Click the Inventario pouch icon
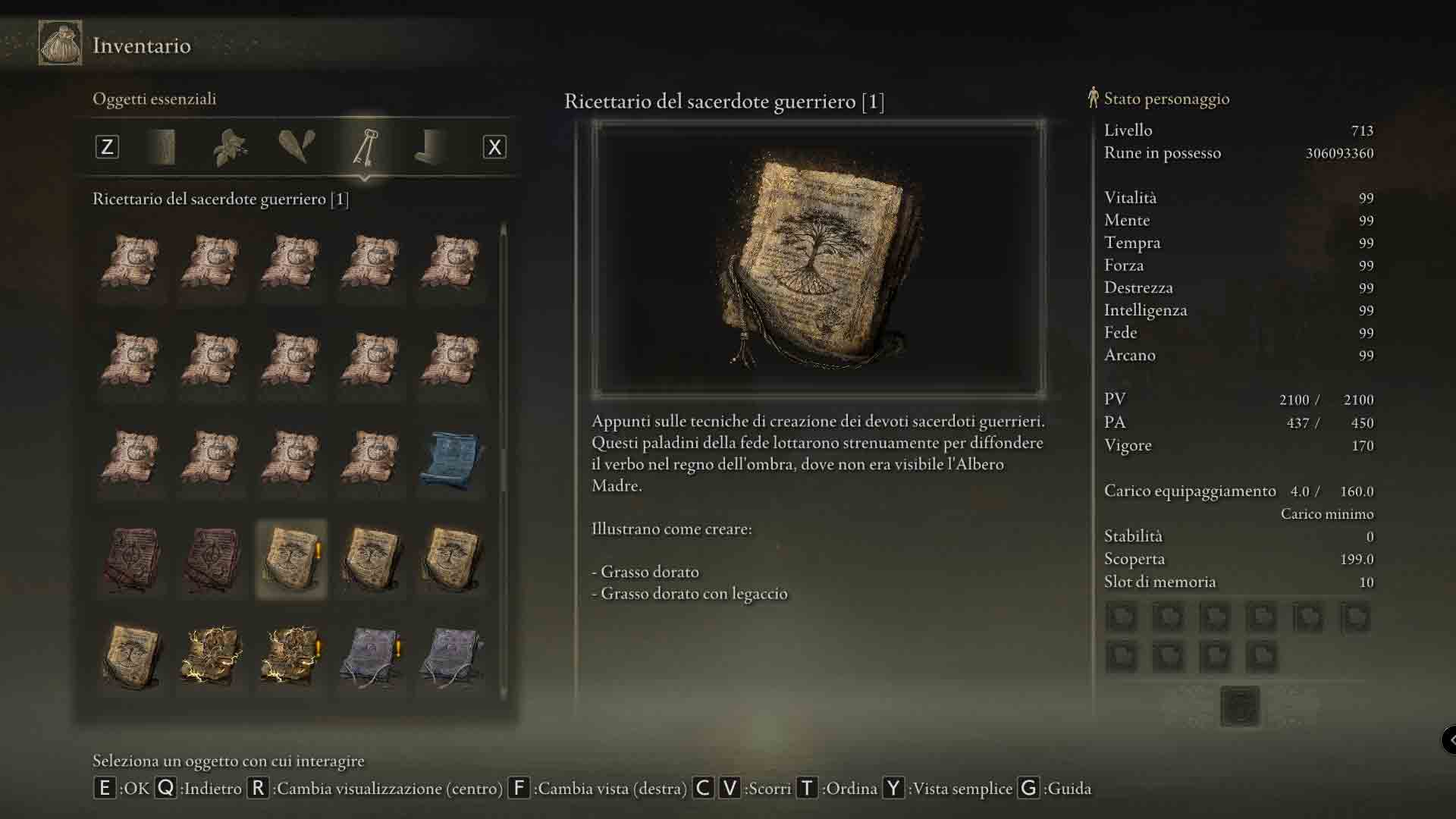Image resolution: width=1456 pixels, height=819 pixels. click(60, 44)
